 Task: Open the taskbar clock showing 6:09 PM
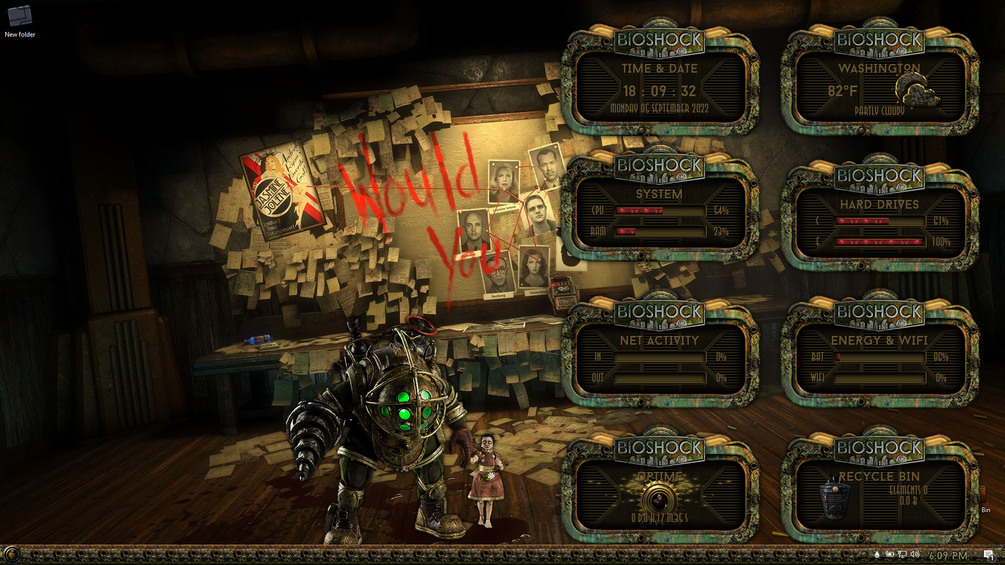948,555
